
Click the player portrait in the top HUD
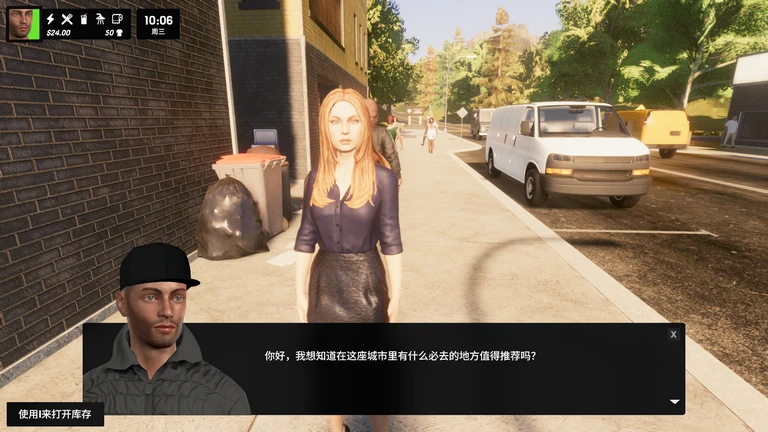(22, 23)
